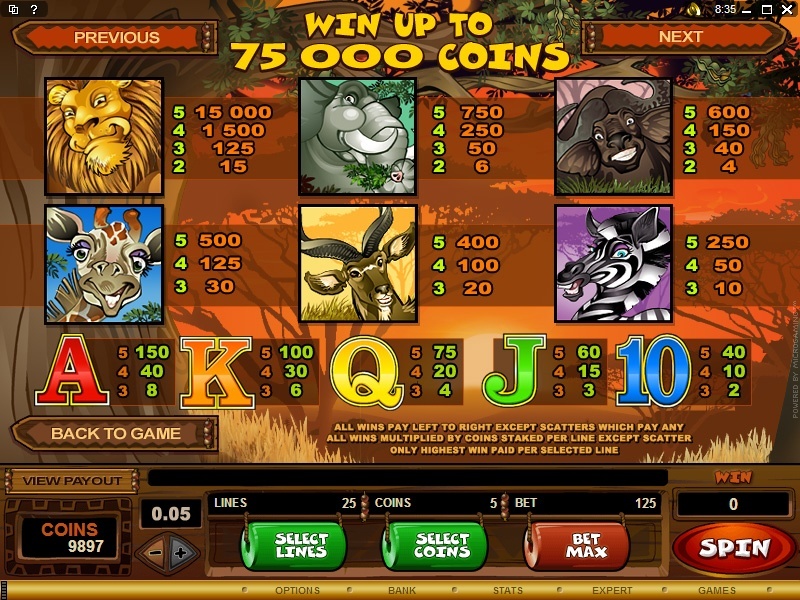Open the Options menu
Screen dimensions: 800x600
pyautogui.click(x=297, y=591)
